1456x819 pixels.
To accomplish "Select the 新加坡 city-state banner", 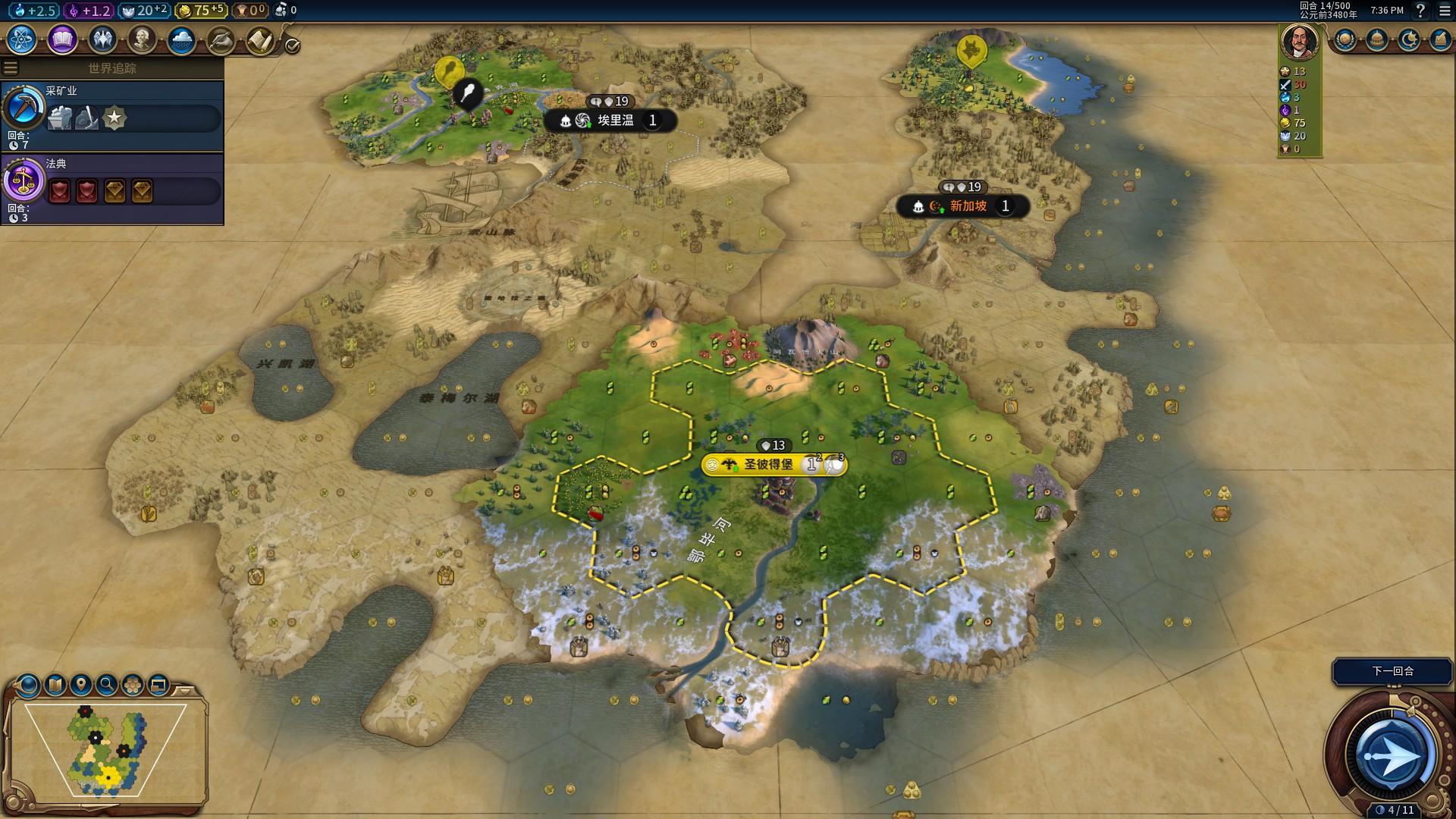I will [968, 206].
